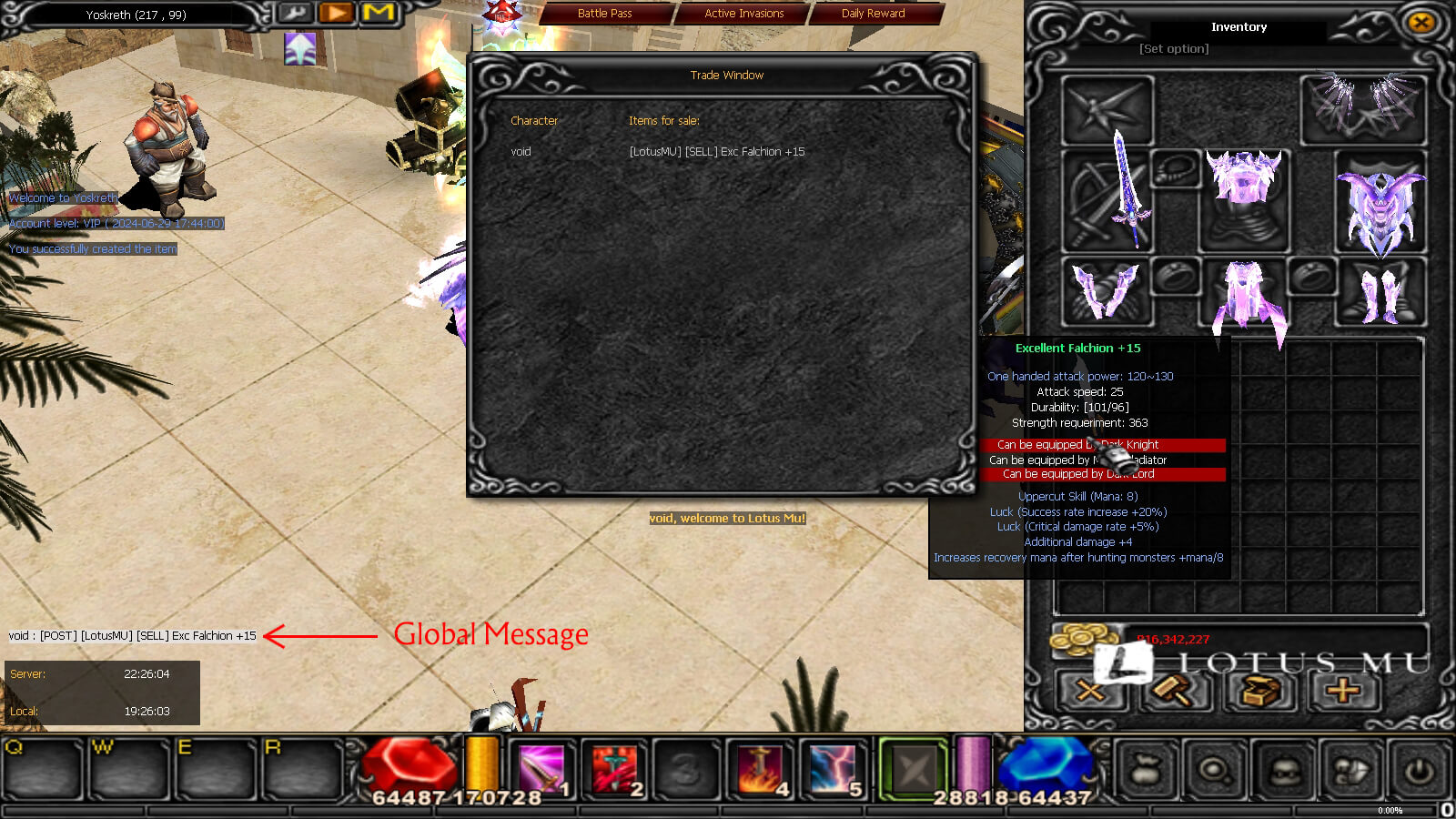Open the bag inventory icon at bottom right

1144,770
